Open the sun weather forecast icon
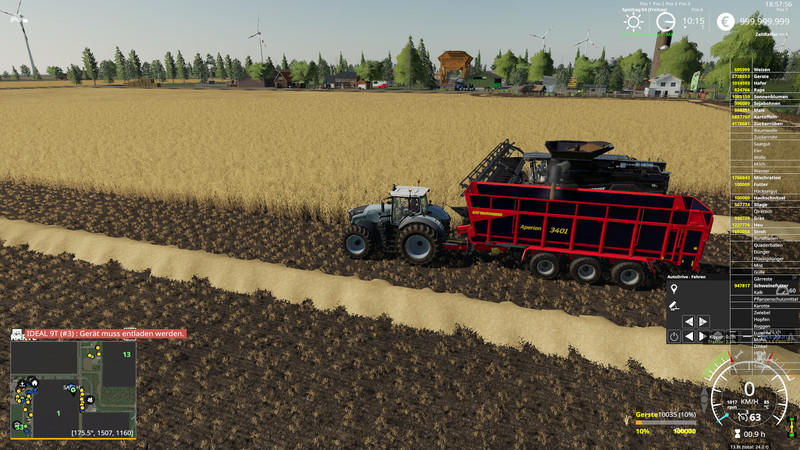This screenshot has width=800, height=450. (x=634, y=21)
